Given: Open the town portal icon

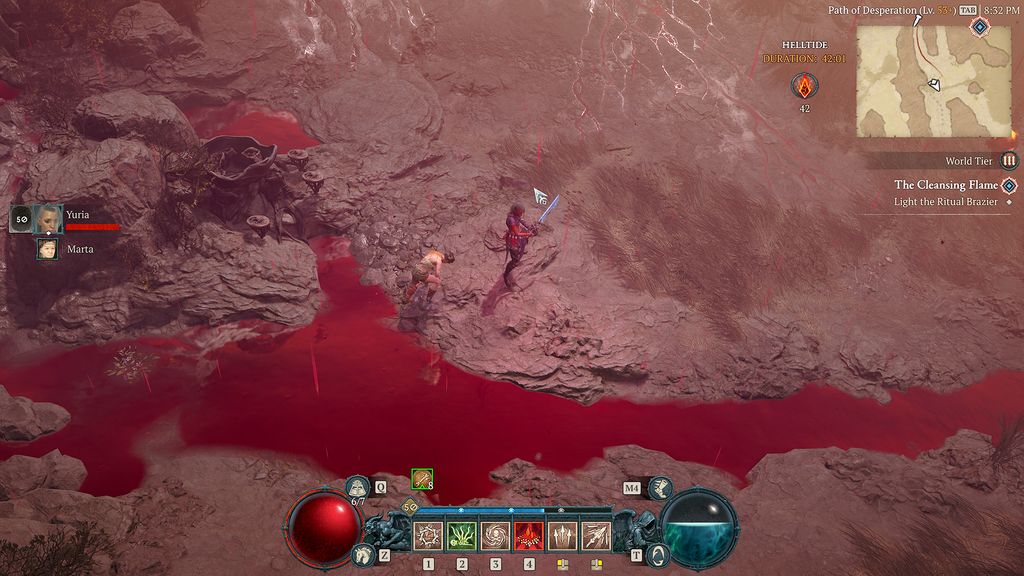Looking at the screenshot, I should (657, 554).
